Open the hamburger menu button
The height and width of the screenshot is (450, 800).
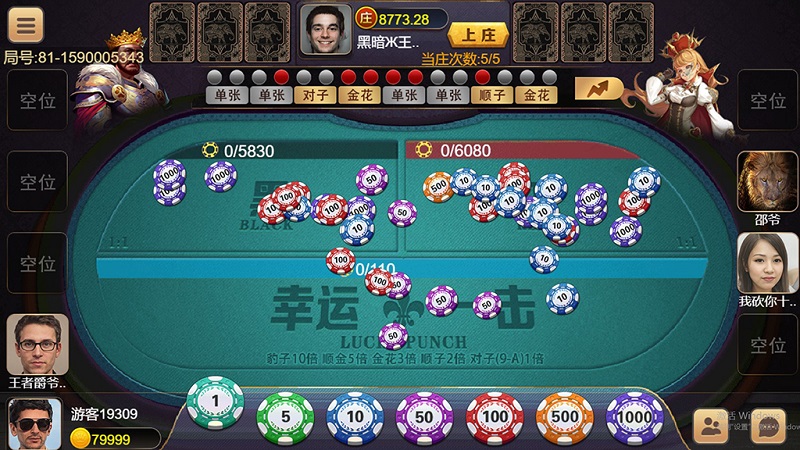25,25
